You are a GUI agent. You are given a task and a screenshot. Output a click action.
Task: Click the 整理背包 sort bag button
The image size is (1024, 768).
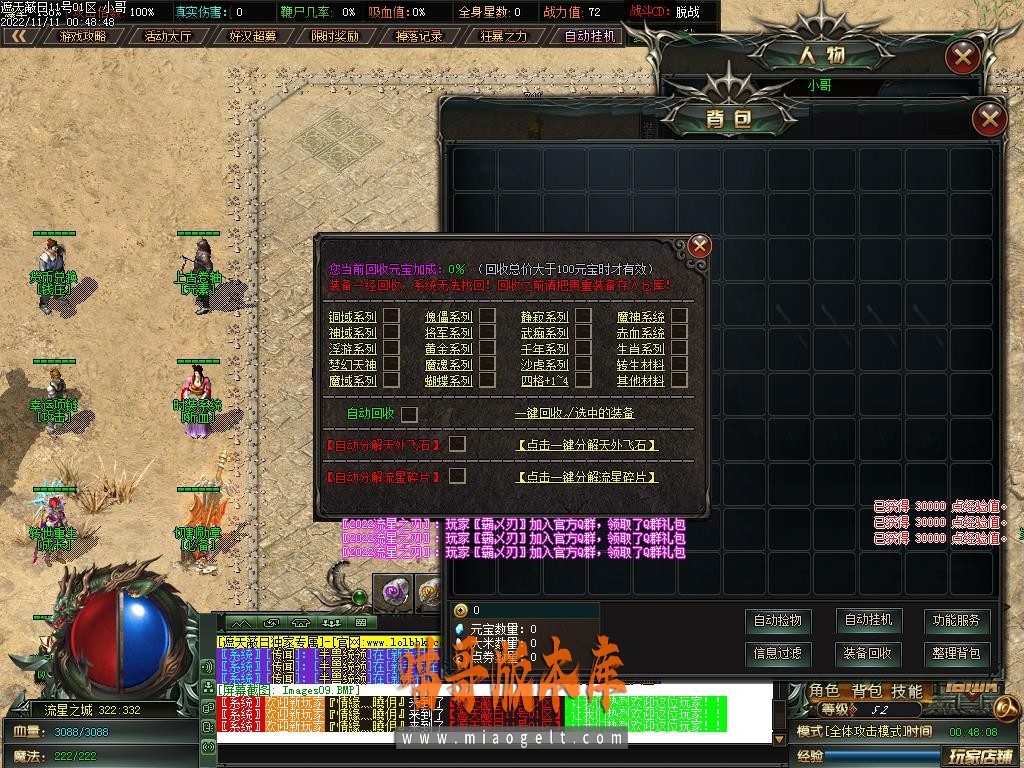pyautogui.click(x=957, y=654)
